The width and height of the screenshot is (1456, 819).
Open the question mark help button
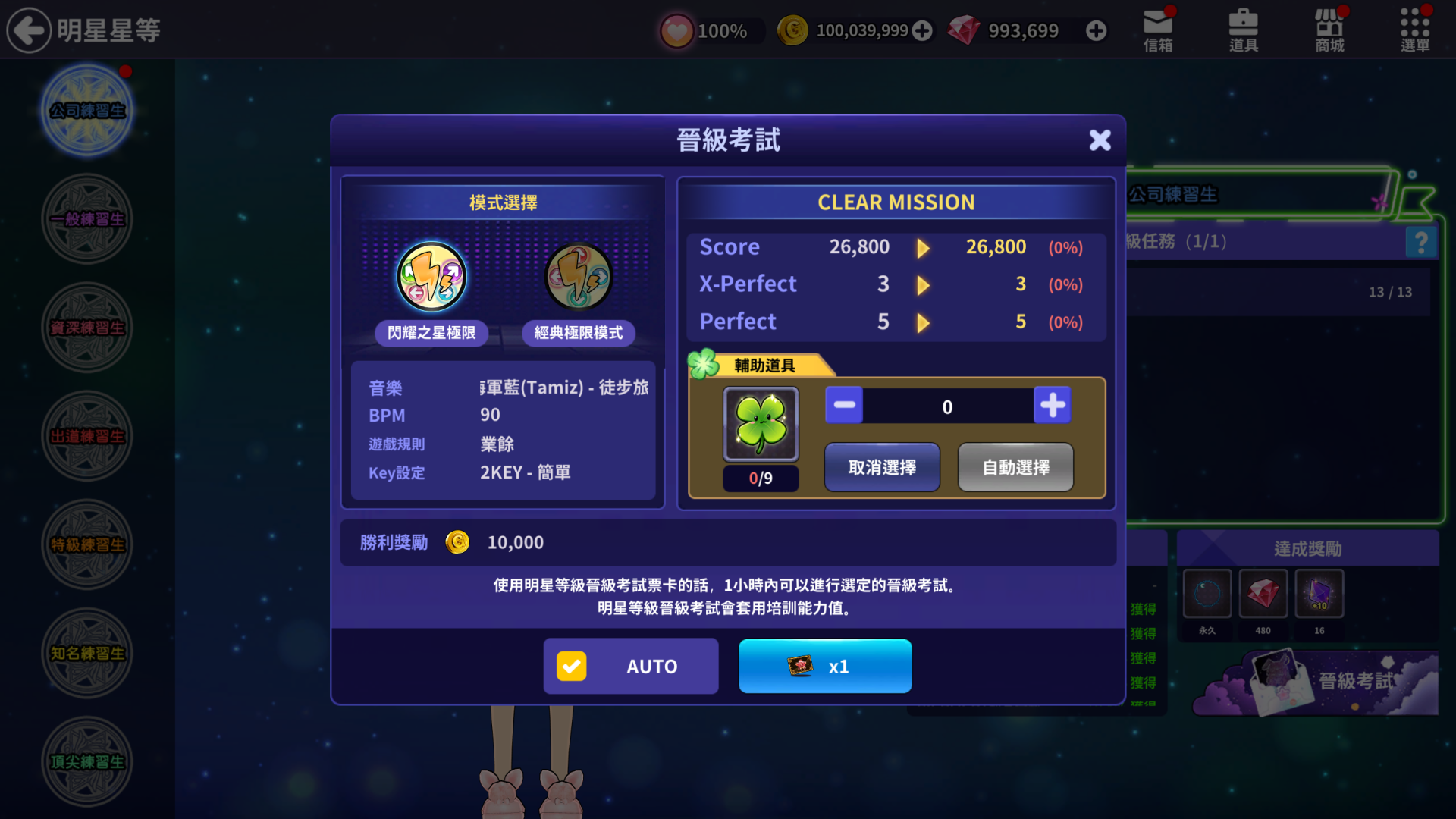(x=1421, y=242)
